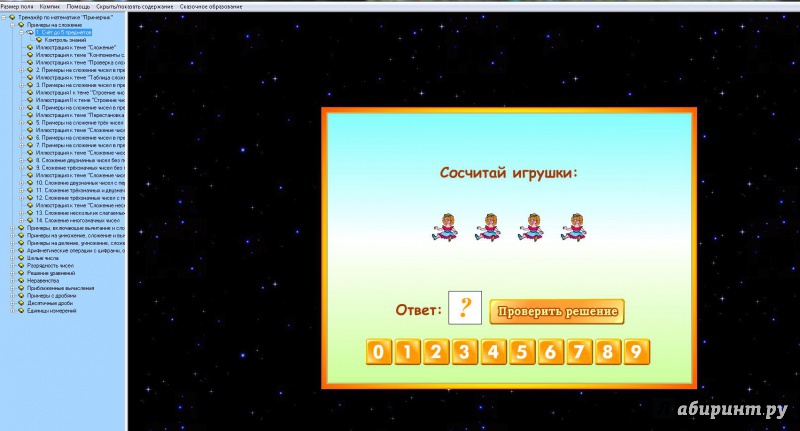Click the "Проверить решение" button
This screenshot has height=431, width=800.
557,312
